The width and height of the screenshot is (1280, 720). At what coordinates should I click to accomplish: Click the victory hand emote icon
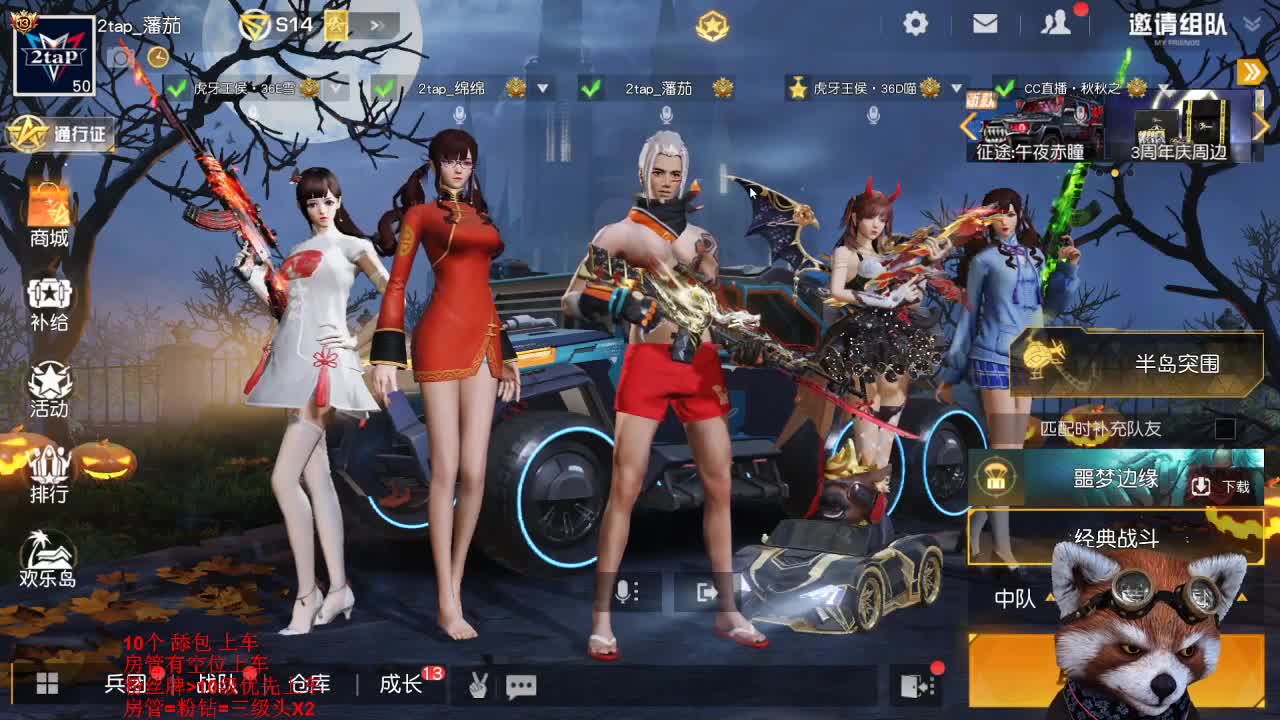coord(478,686)
